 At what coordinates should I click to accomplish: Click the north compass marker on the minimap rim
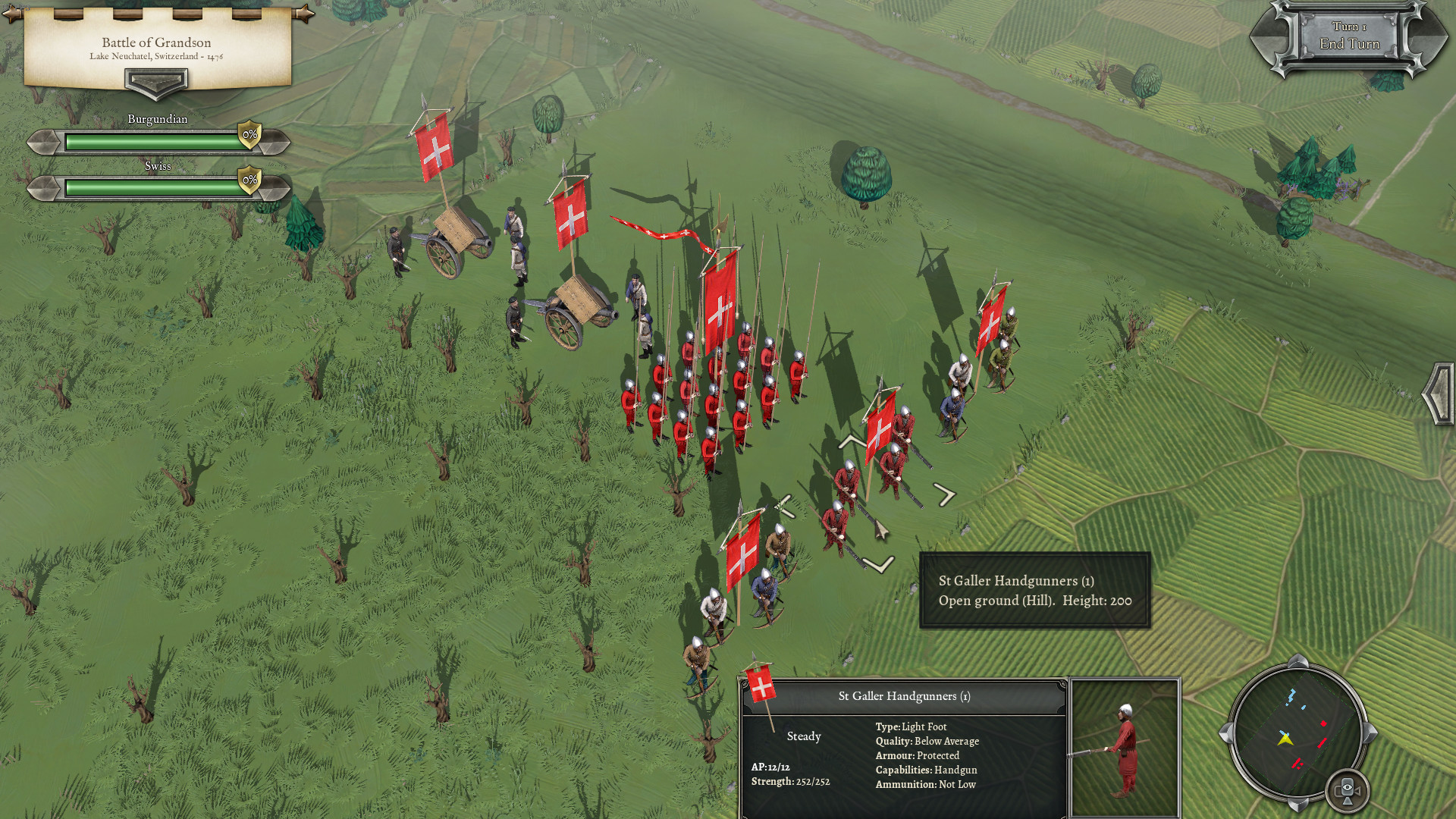click(1299, 661)
